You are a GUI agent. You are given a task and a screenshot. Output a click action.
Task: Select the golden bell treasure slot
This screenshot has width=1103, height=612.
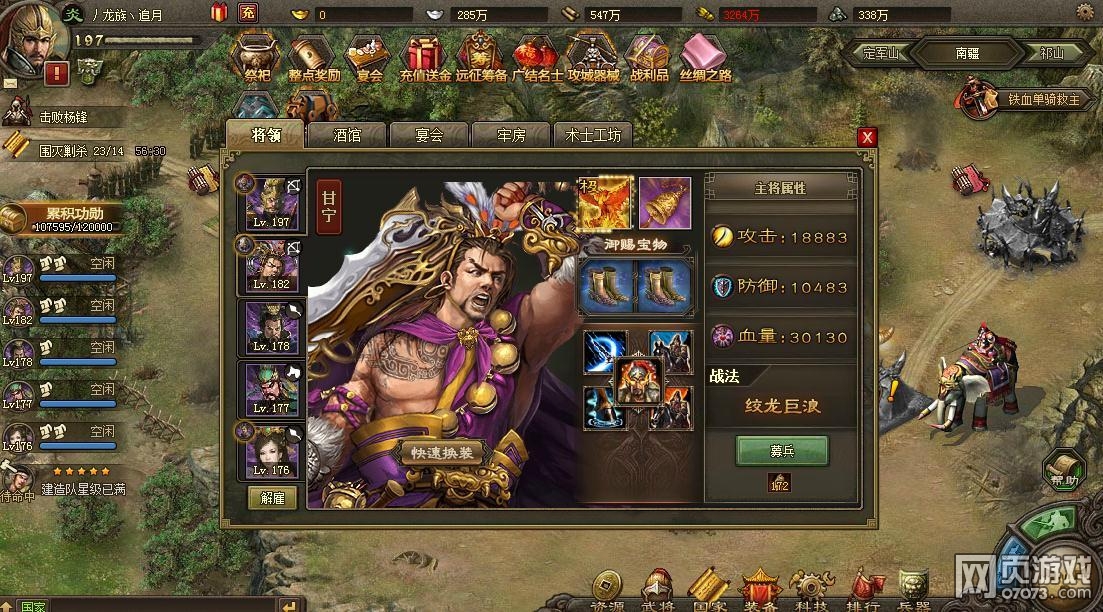(x=664, y=201)
